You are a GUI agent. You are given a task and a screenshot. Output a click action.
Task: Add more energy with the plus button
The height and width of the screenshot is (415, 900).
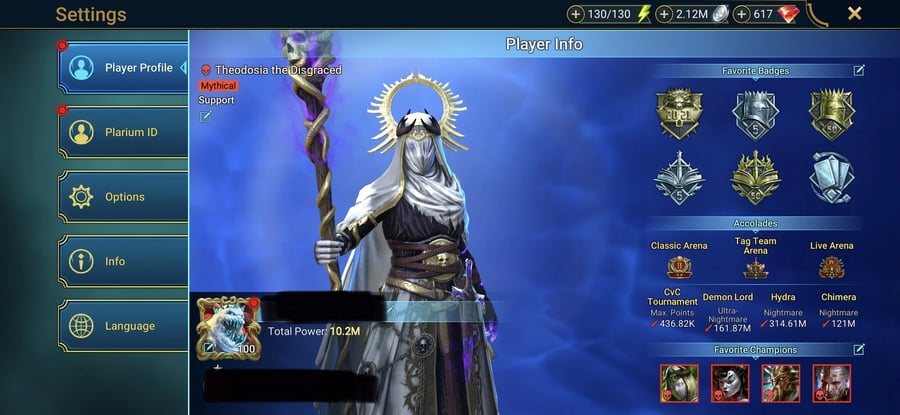pos(576,14)
